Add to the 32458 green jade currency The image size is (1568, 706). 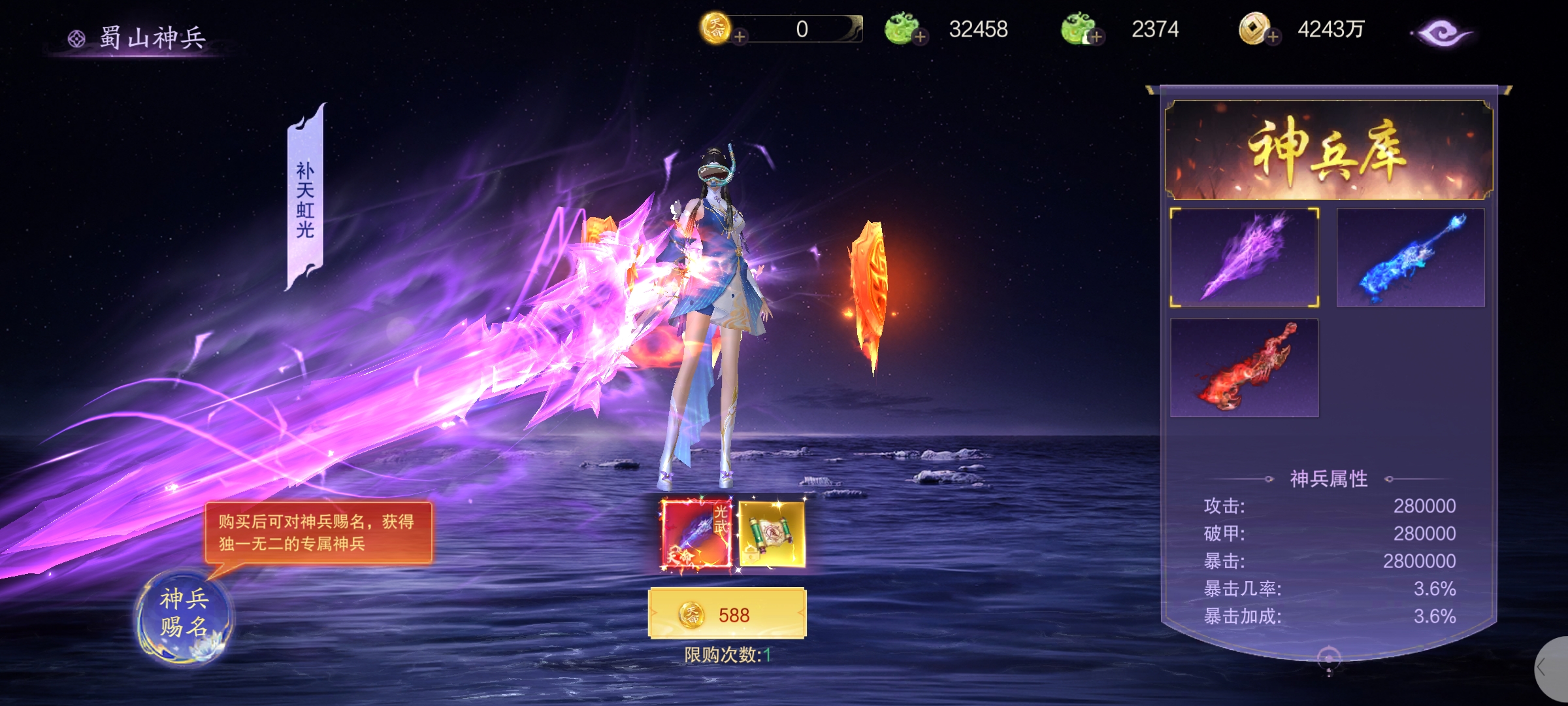coord(921,37)
